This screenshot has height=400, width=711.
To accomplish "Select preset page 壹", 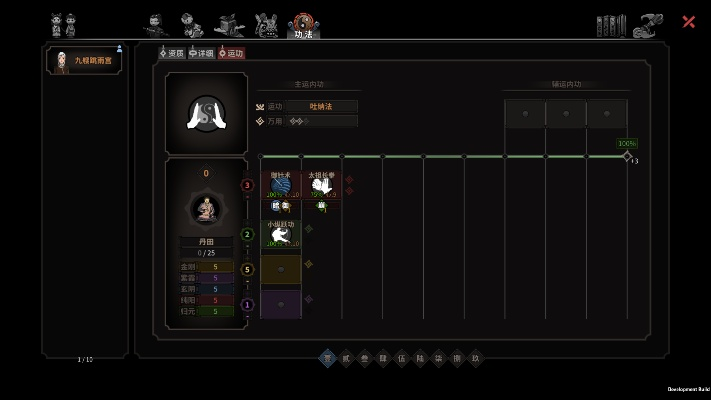I will [x=326, y=357].
